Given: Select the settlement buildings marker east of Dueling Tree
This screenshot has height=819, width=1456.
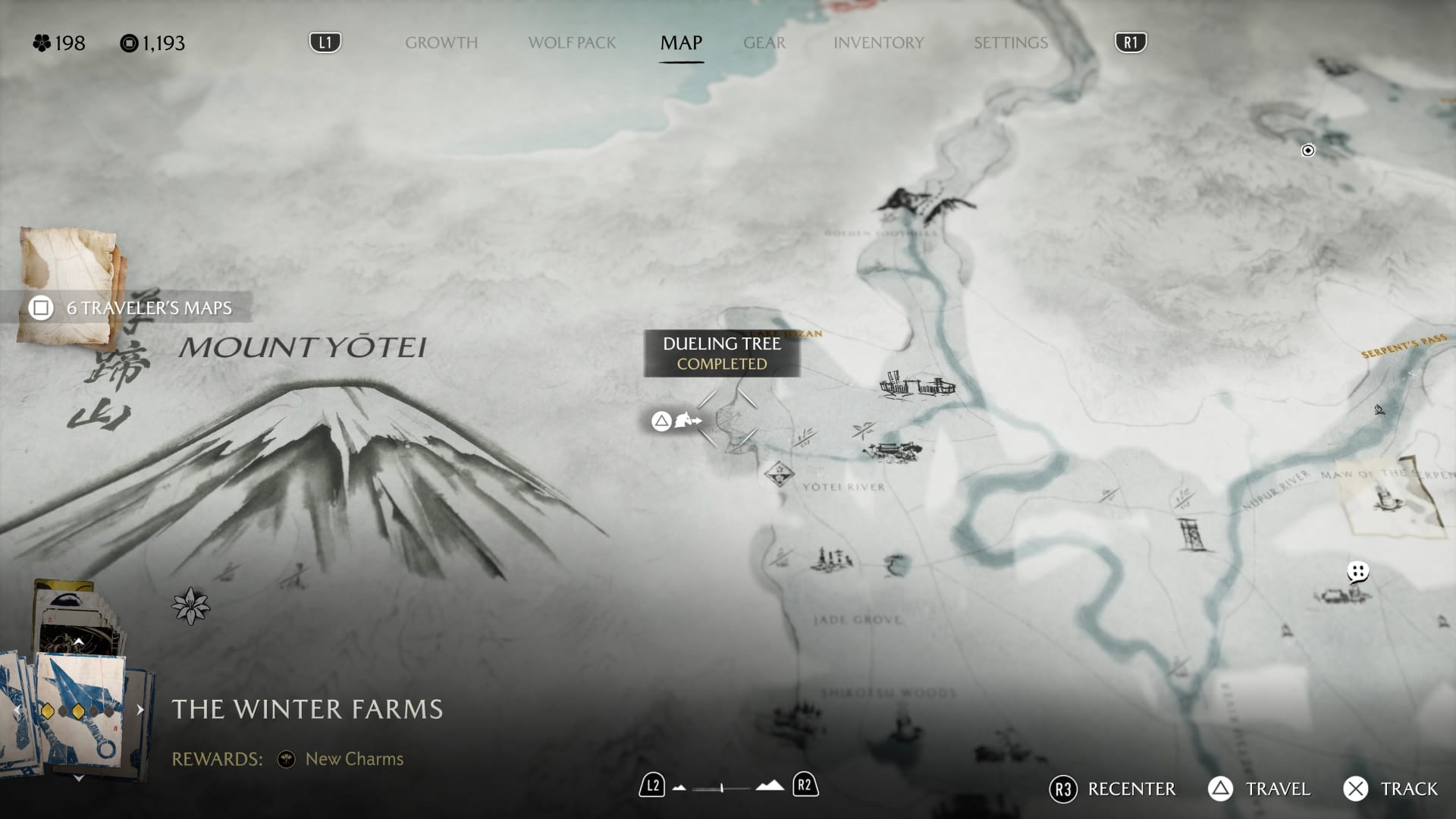Looking at the screenshot, I should coord(917,386).
